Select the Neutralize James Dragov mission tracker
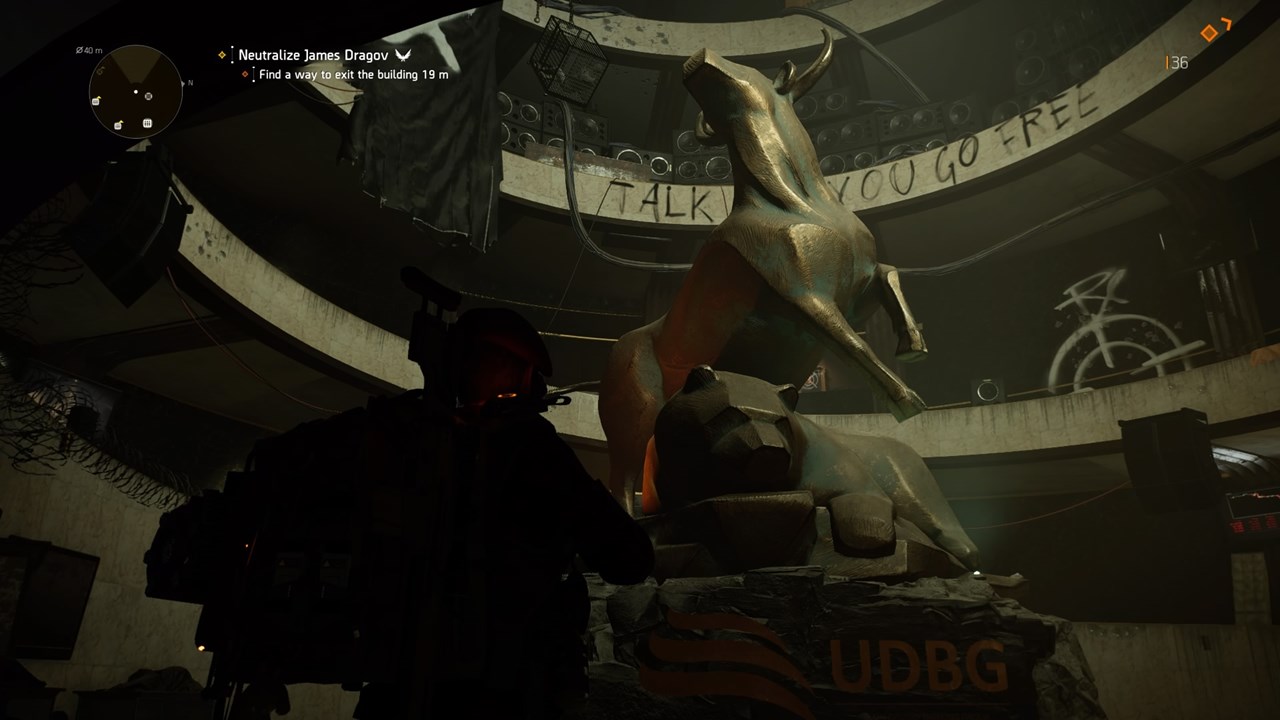This screenshot has width=1280, height=720. point(311,55)
